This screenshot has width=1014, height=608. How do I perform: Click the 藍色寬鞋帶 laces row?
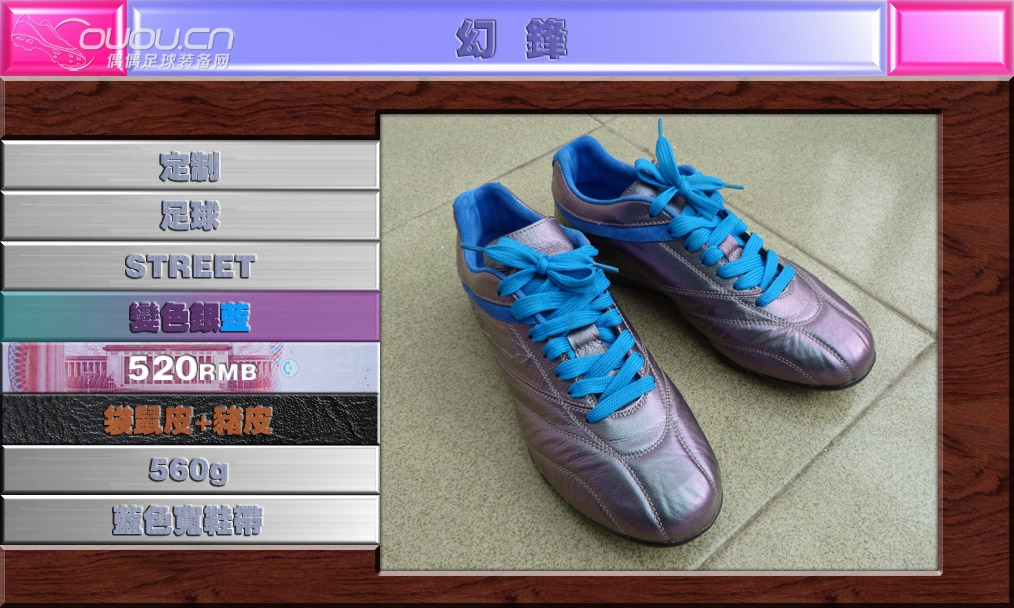point(190,520)
